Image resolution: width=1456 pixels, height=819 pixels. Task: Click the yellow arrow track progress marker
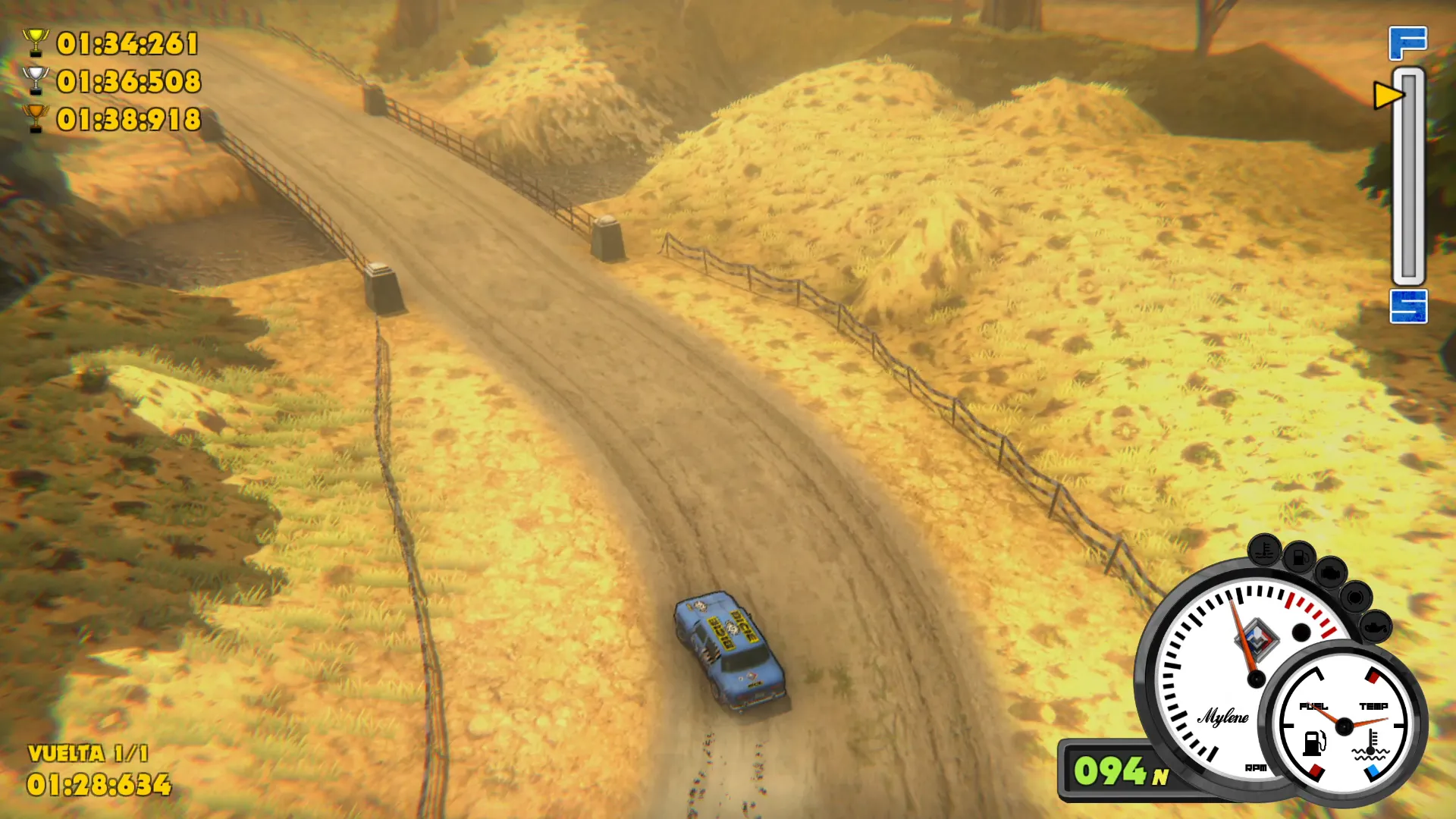coord(1389,96)
